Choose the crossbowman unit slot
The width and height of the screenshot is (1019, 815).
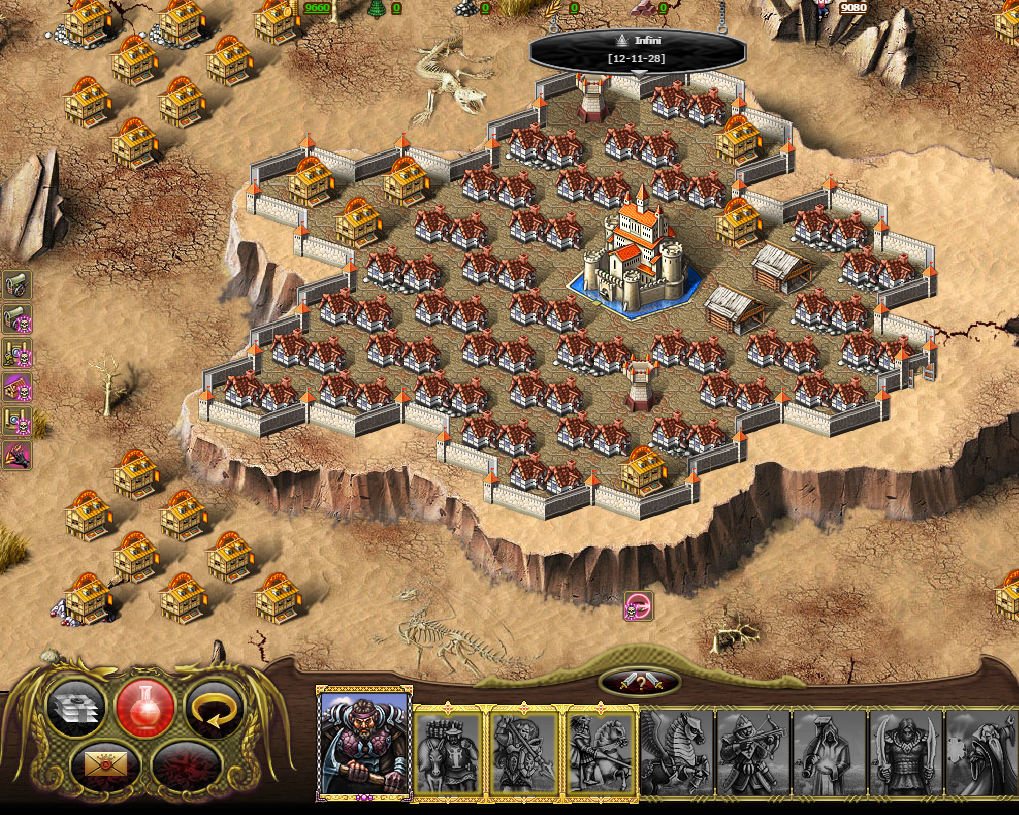753,752
